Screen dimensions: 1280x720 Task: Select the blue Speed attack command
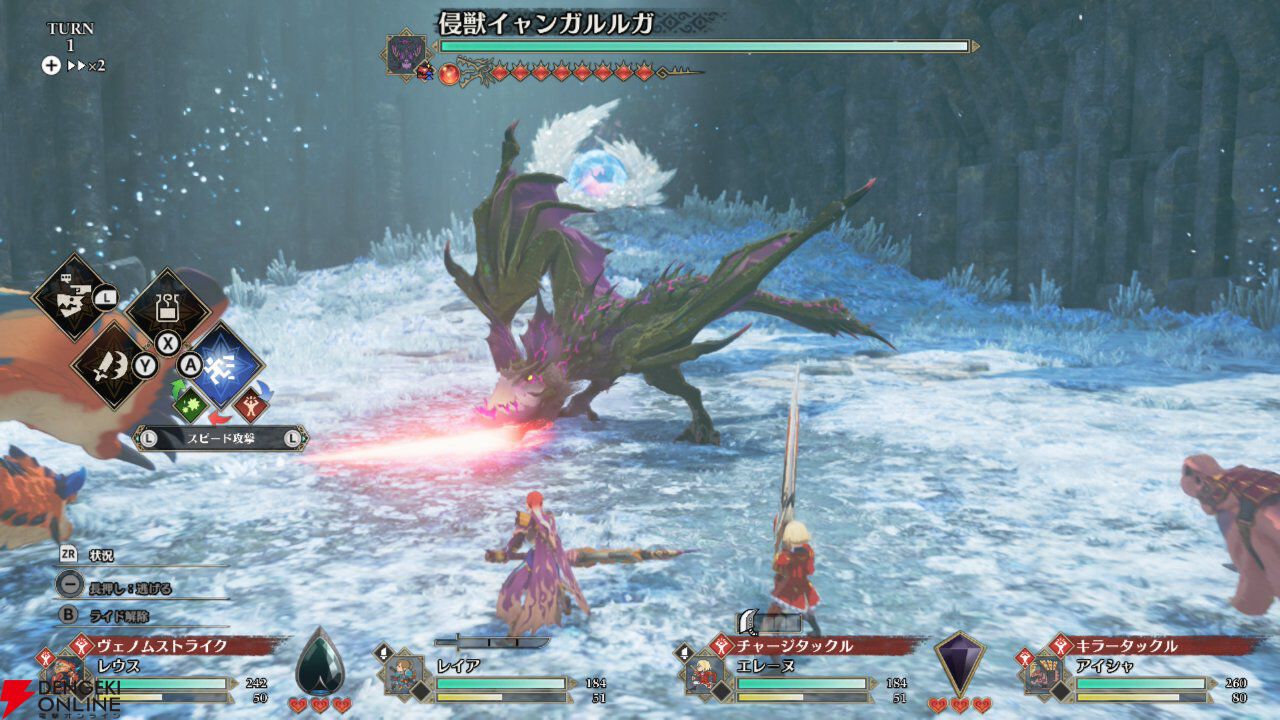(226, 362)
